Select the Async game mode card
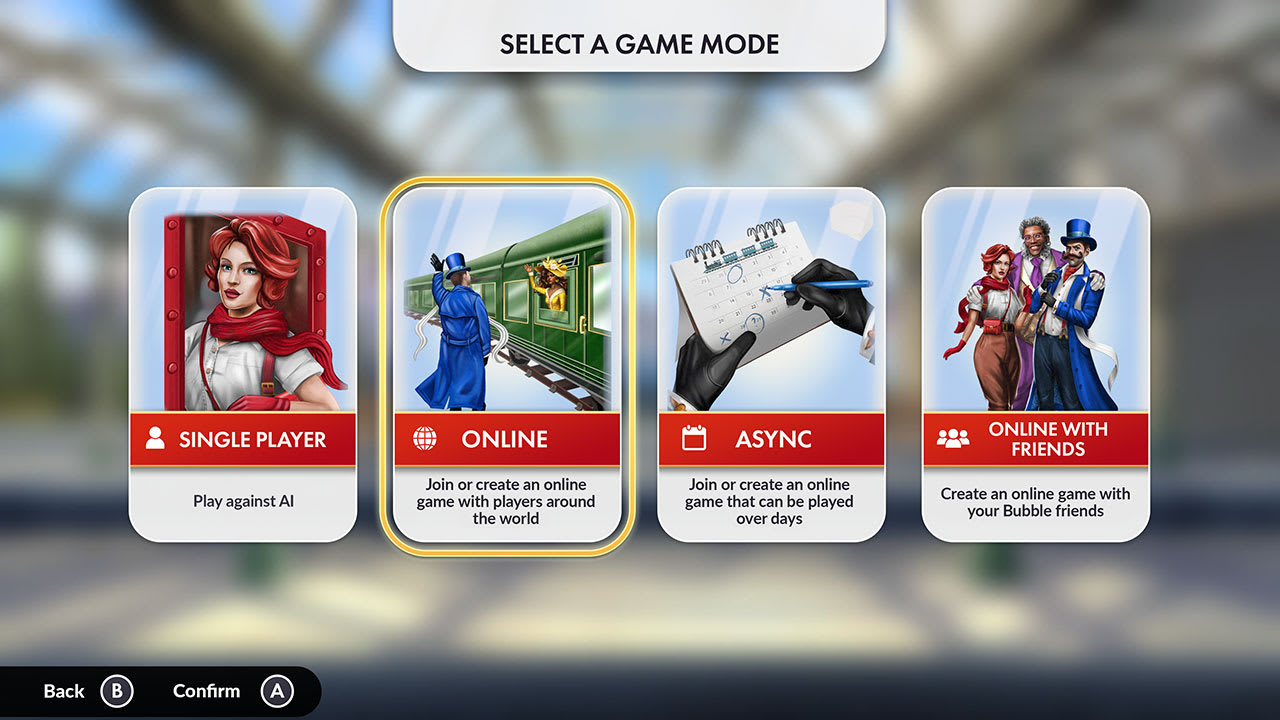The width and height of the screenshot is (1280, 720). [772, 360]
